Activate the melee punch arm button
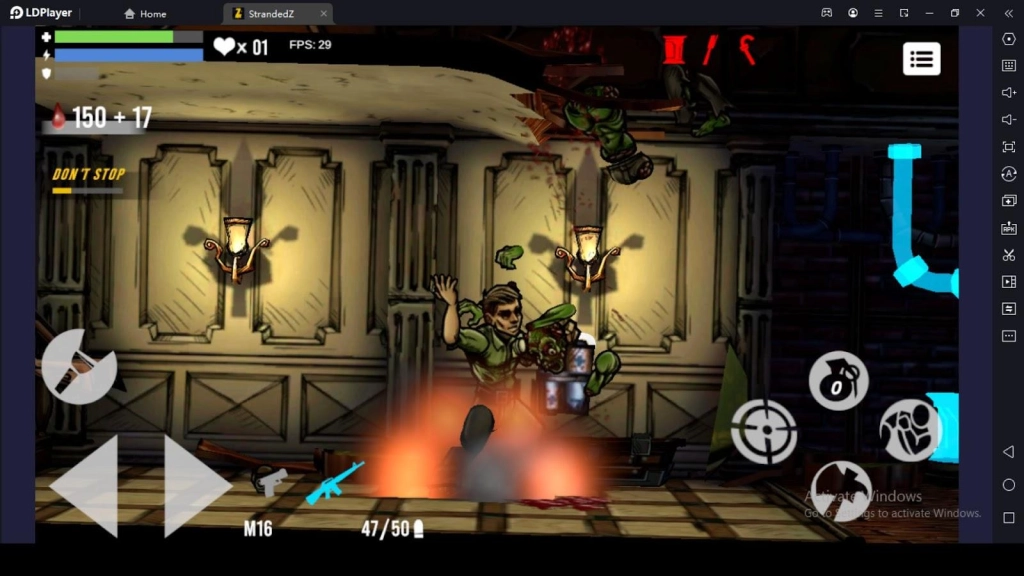Image resolution: width=1024 pixels, height=576 pixels. click(x=910, y=430)
